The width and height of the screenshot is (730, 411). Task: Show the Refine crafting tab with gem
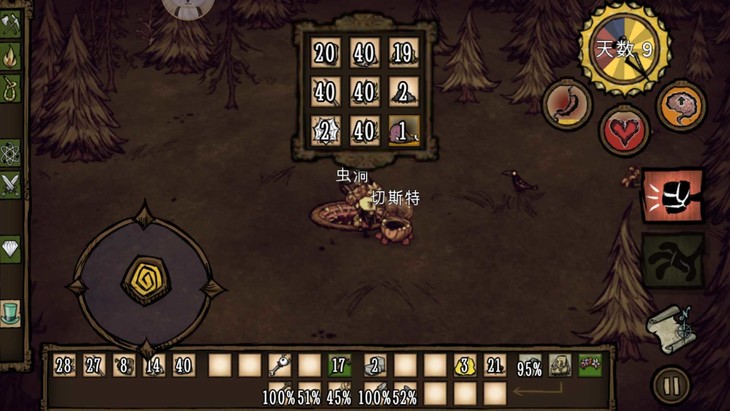11,249
